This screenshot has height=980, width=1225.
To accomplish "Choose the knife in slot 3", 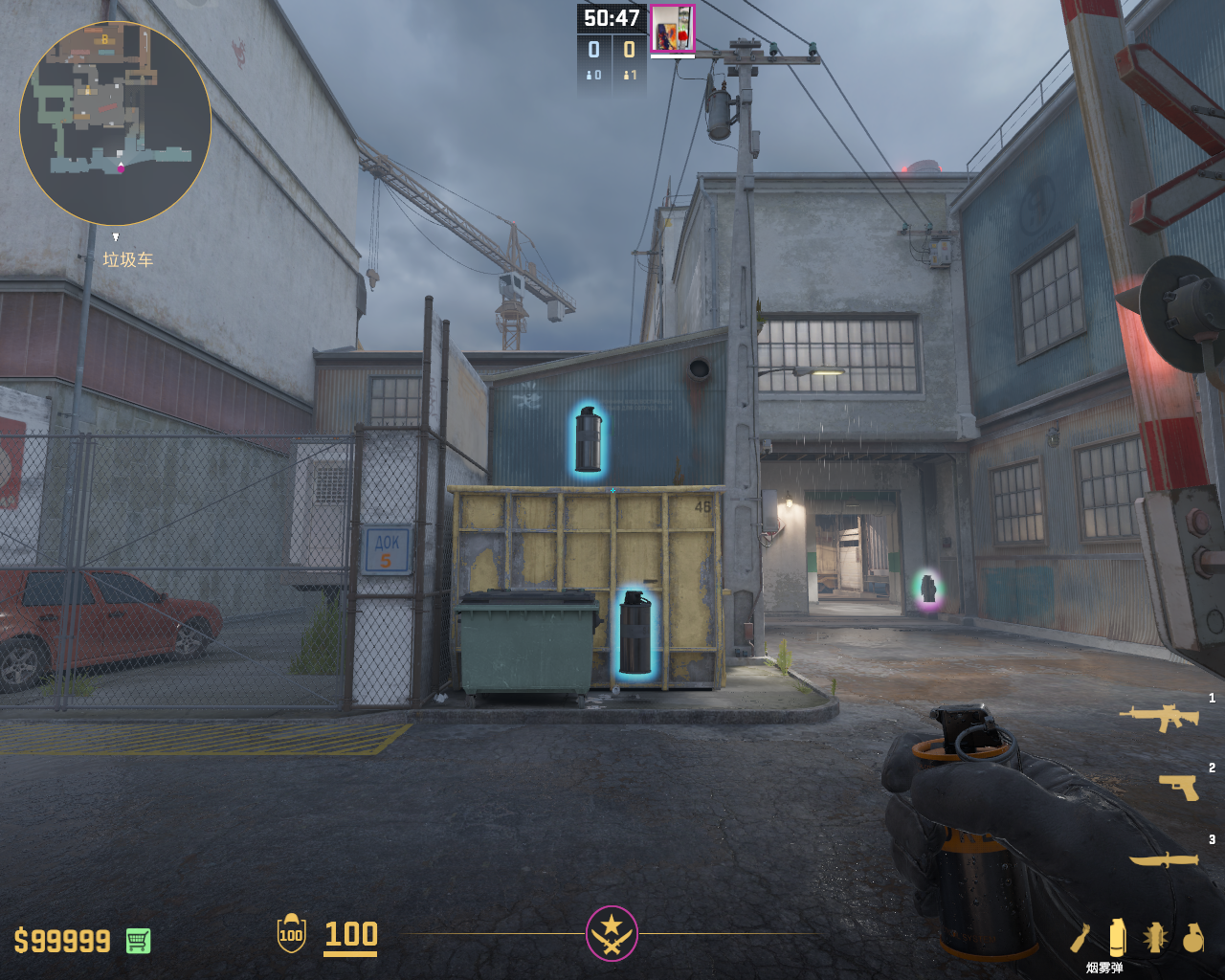I will point(1164,859).
